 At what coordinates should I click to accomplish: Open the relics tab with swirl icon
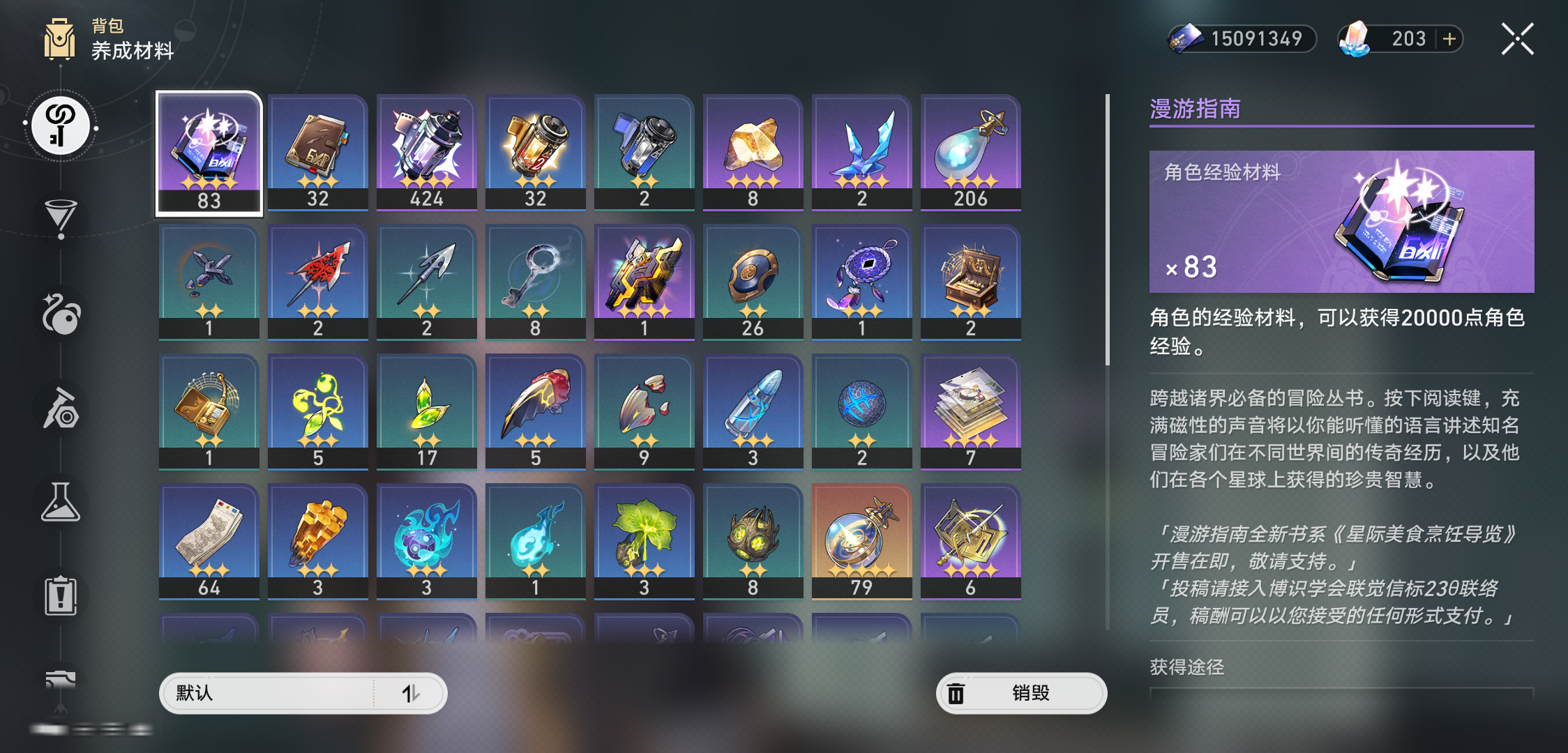pos(61,314)
